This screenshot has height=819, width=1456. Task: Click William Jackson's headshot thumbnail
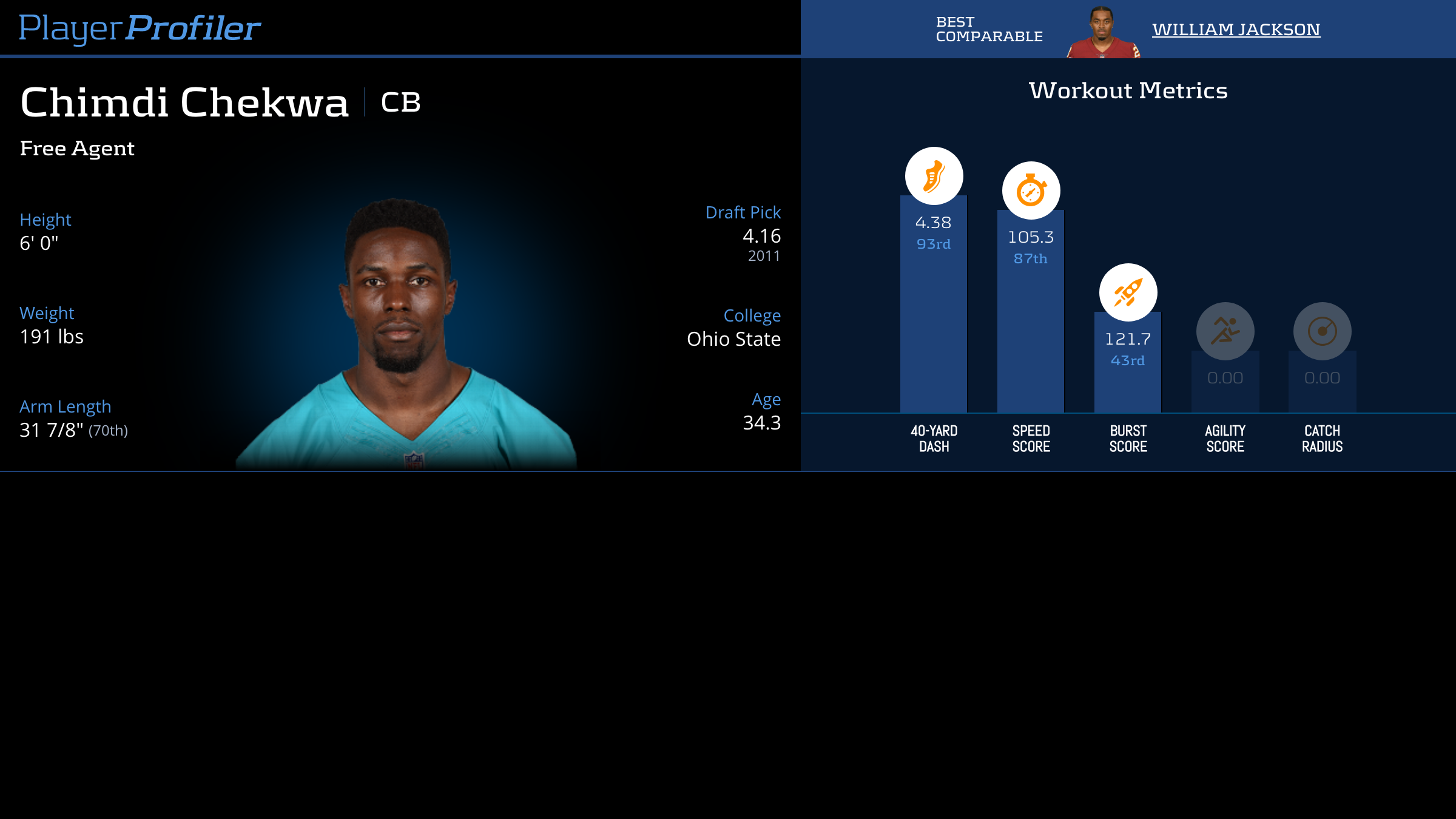coord(1102,33)
